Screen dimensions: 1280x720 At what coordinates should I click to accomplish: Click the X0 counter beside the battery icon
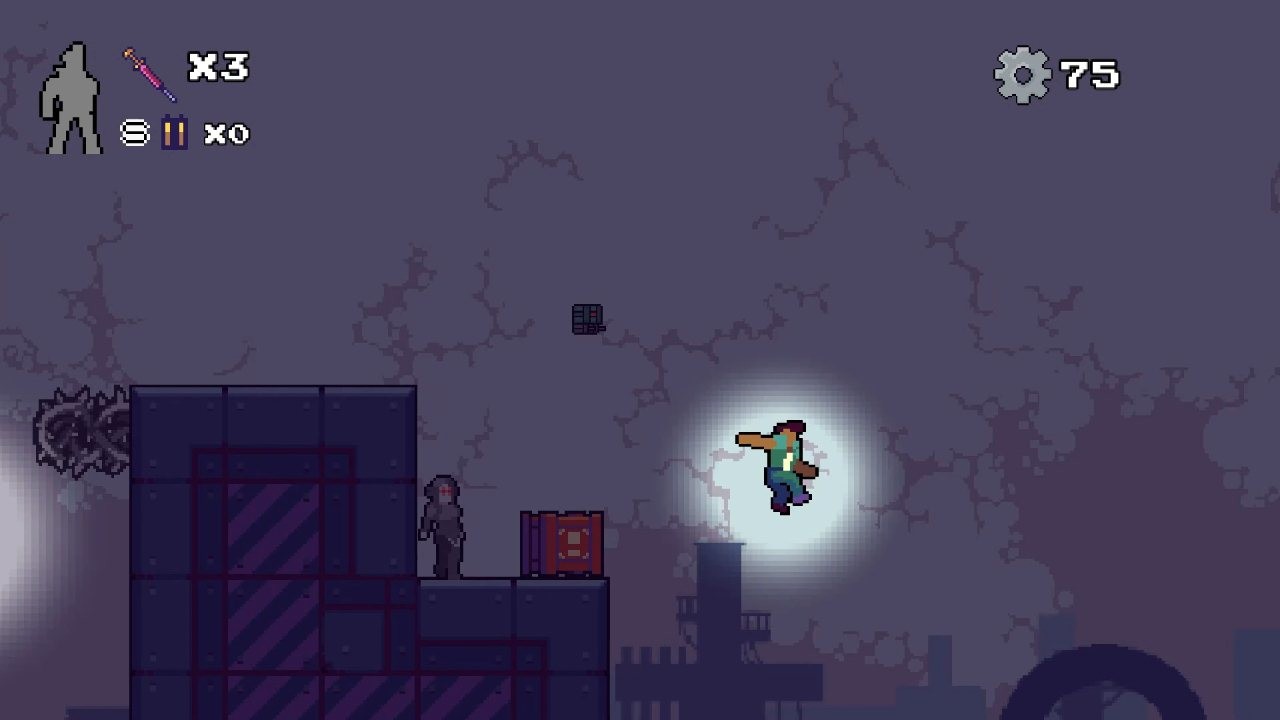pyautogui.click(x=228, y=133)
